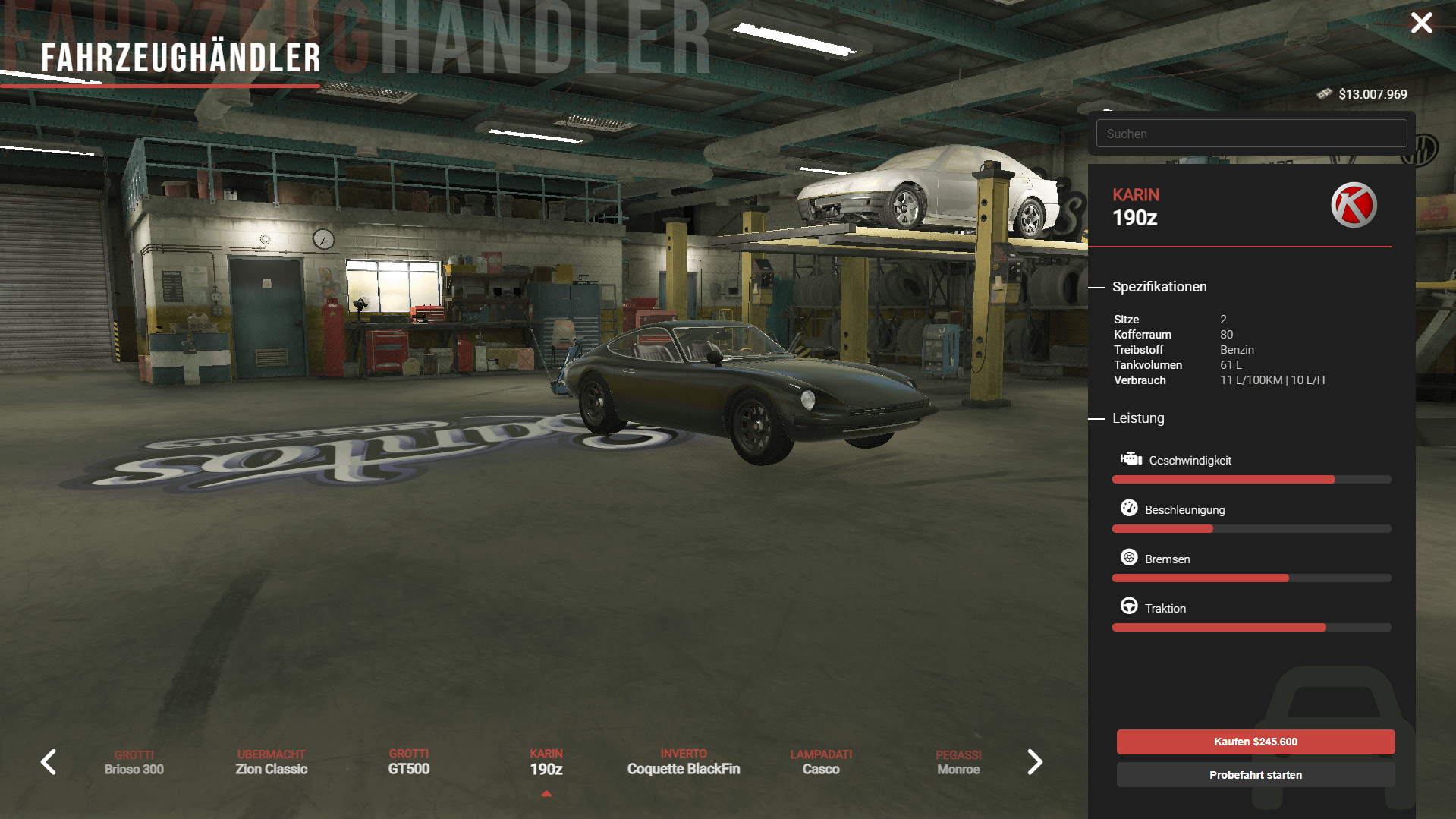1456x819 pixels.
Task: Buy the 190z with Kaufen $245.600
Action: click(1255, 742)
